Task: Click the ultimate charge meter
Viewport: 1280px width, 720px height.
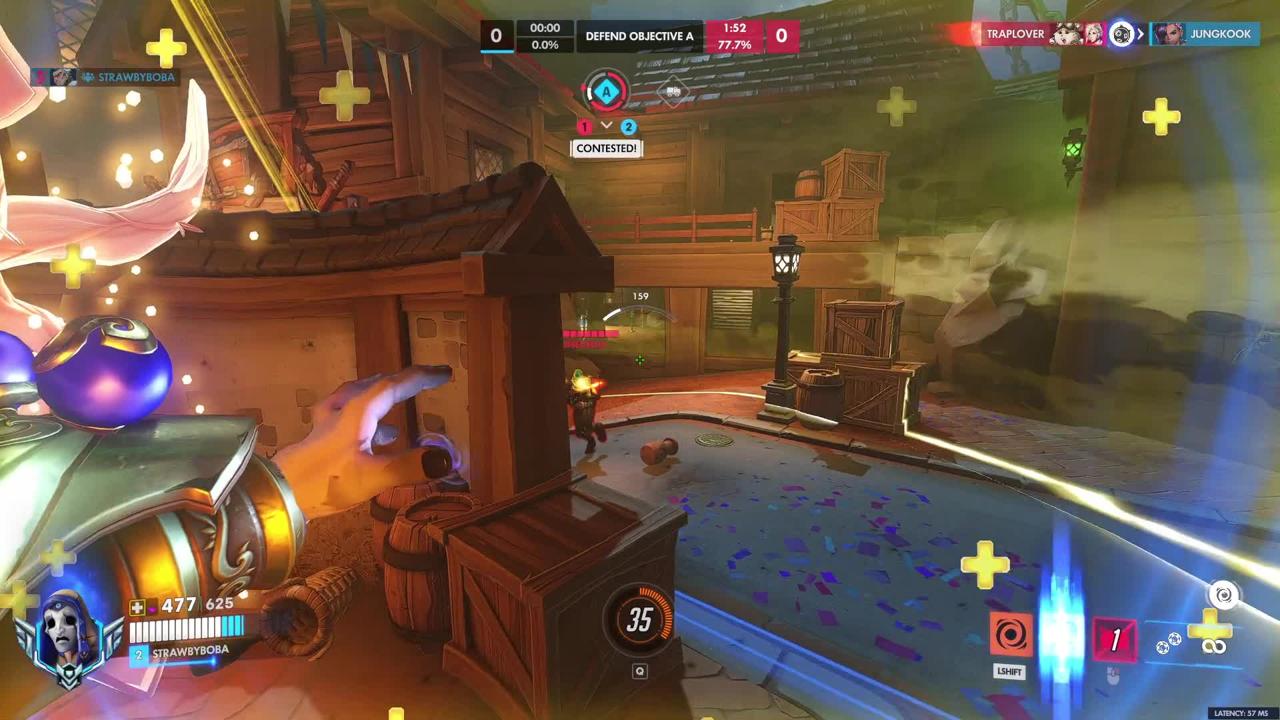Action: point(640,620)
